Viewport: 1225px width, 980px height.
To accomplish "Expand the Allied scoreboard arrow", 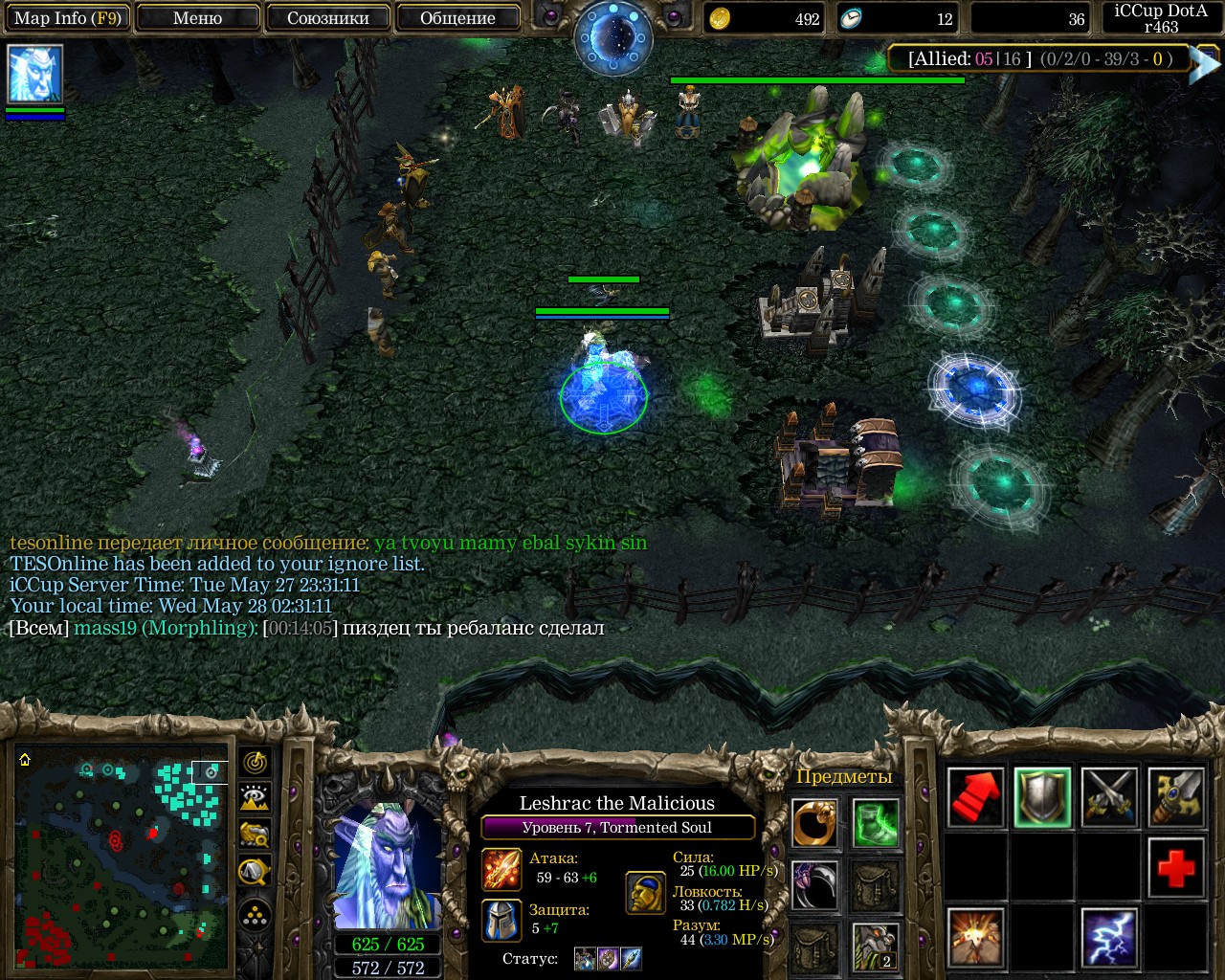I will click(1203, 63).
